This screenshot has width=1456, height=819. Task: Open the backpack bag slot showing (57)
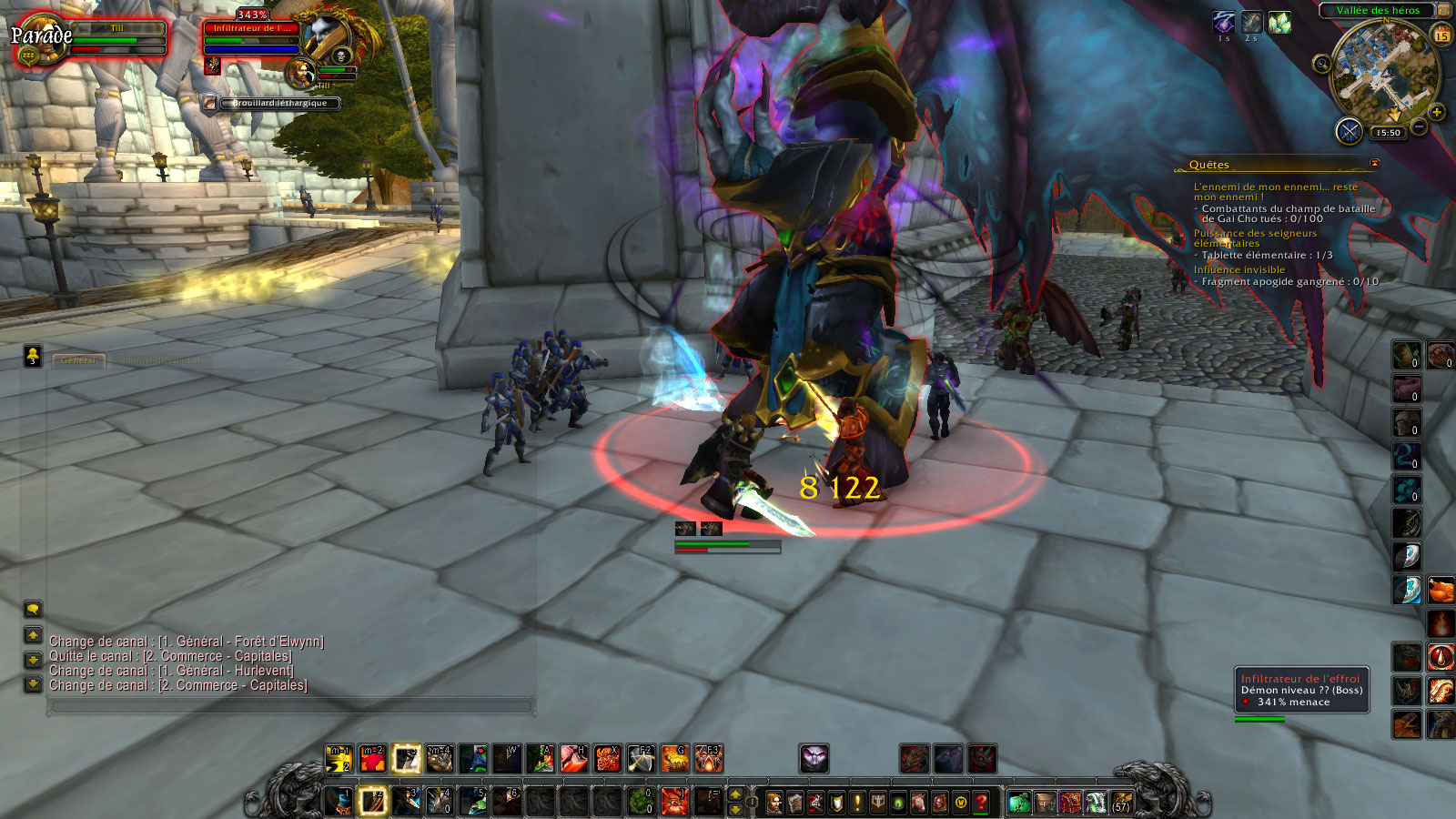coord(1122,803)
